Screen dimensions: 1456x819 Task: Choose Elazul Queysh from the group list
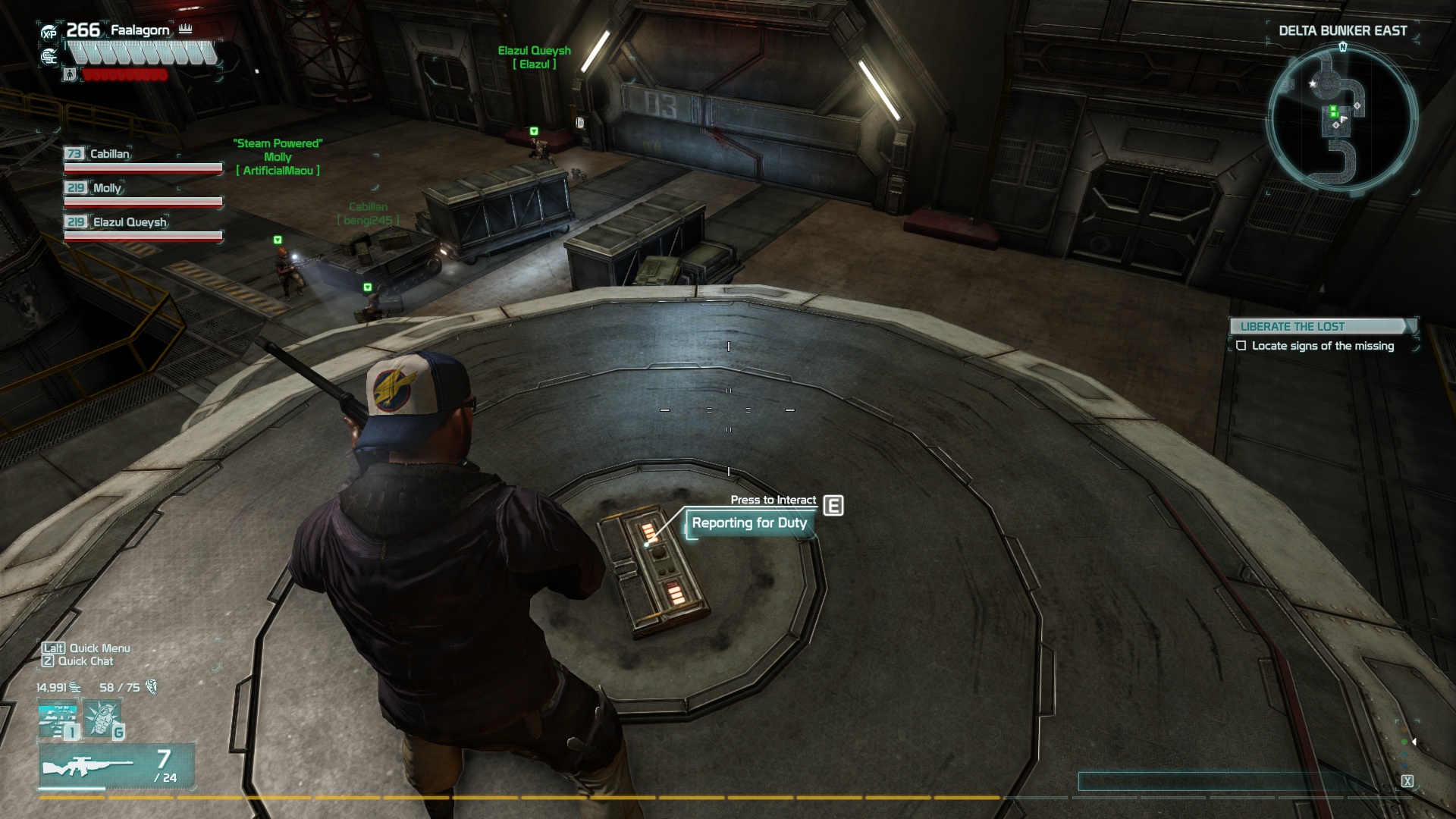tap(129, 222)
